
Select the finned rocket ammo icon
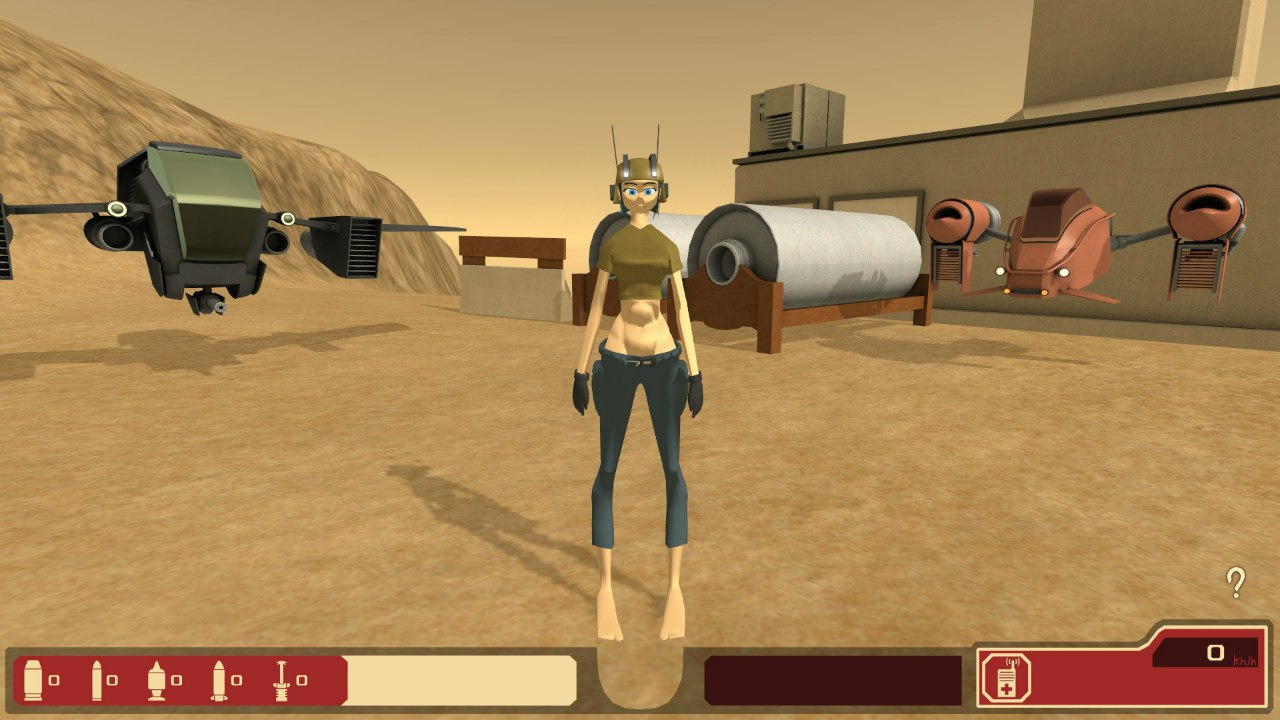tap(219, 680)
